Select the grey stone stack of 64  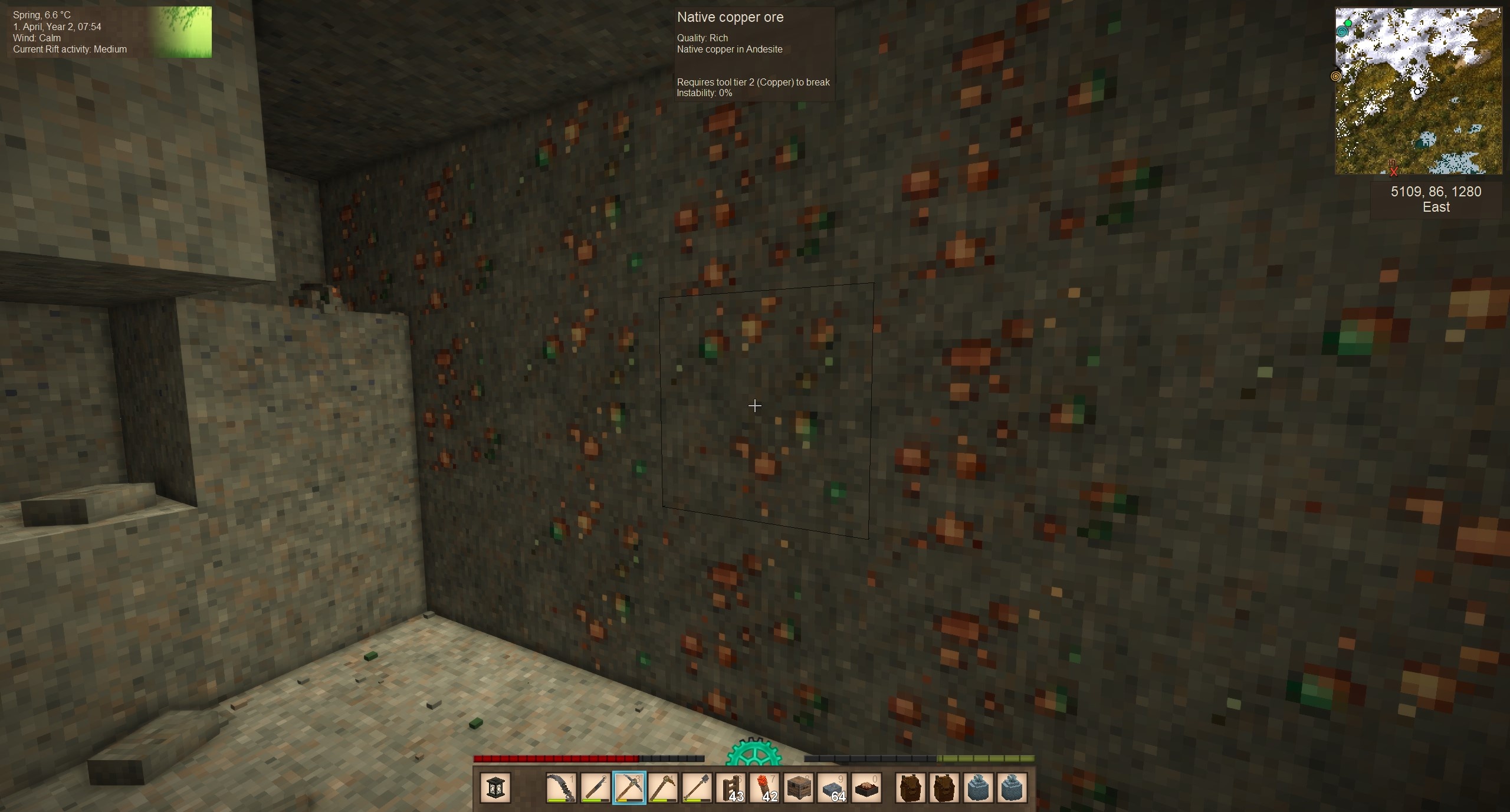click(x=833, y=788)
